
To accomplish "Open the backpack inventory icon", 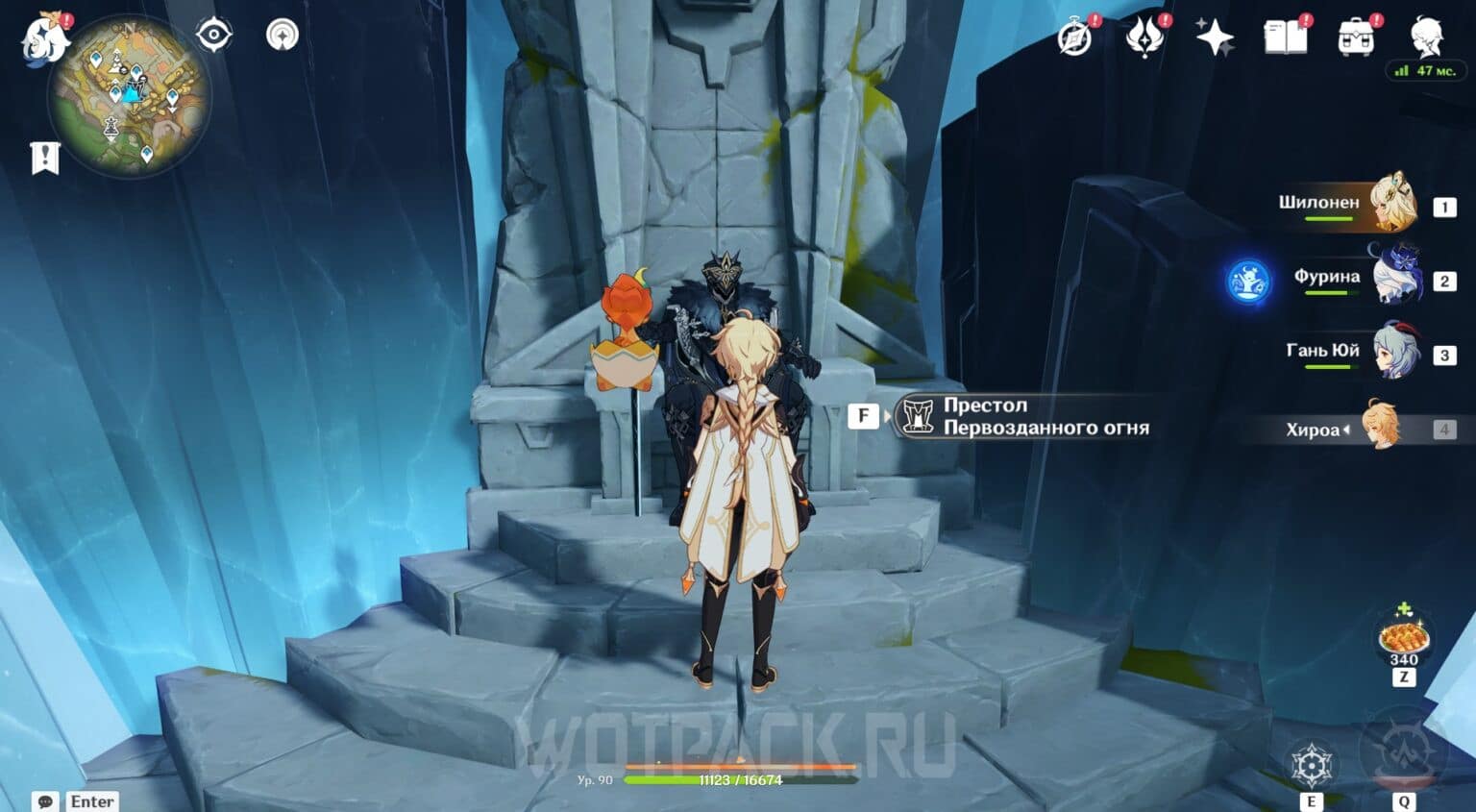I will (1356, 38).
